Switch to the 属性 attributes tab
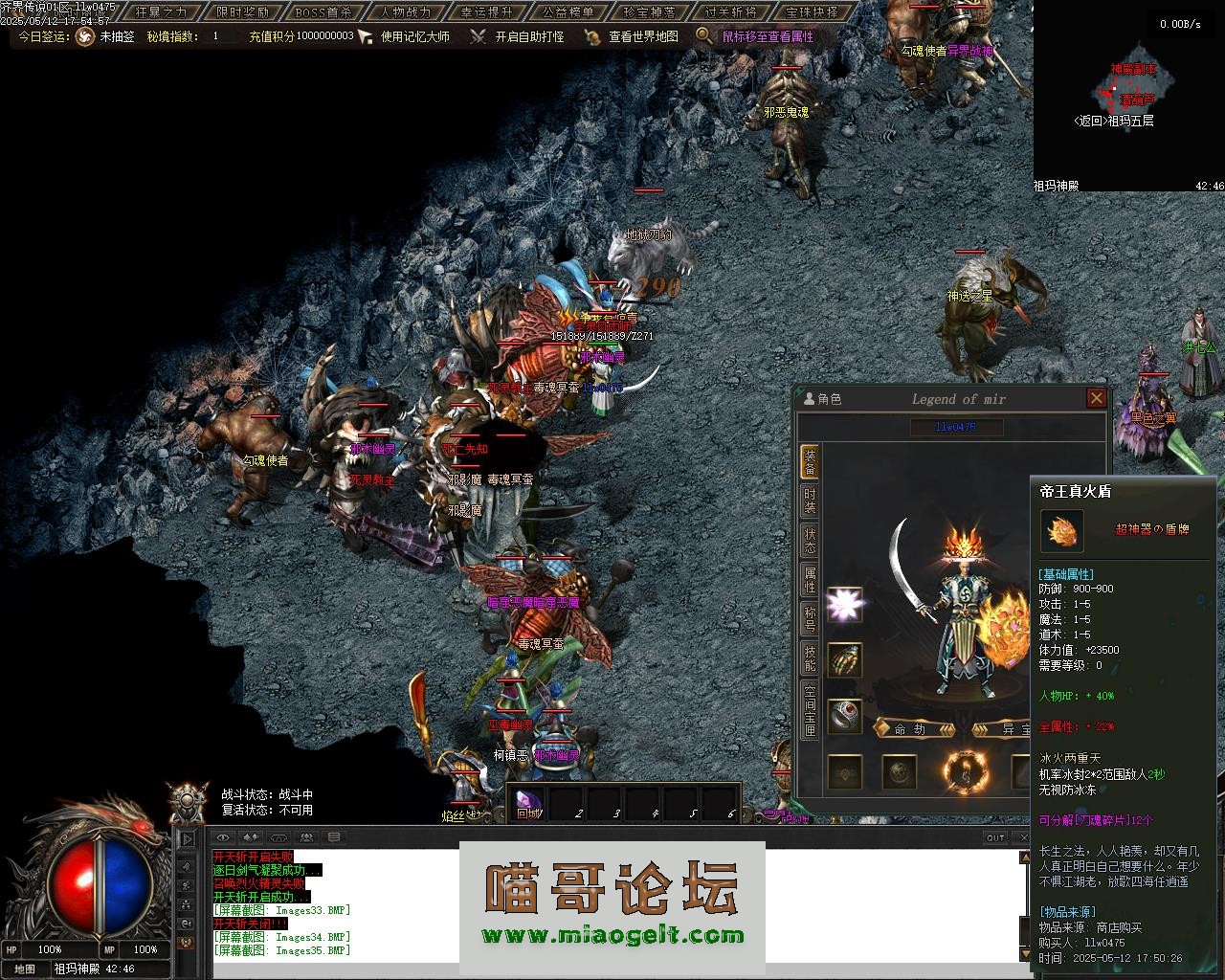1225x980 pixels. tap(810, 579)
